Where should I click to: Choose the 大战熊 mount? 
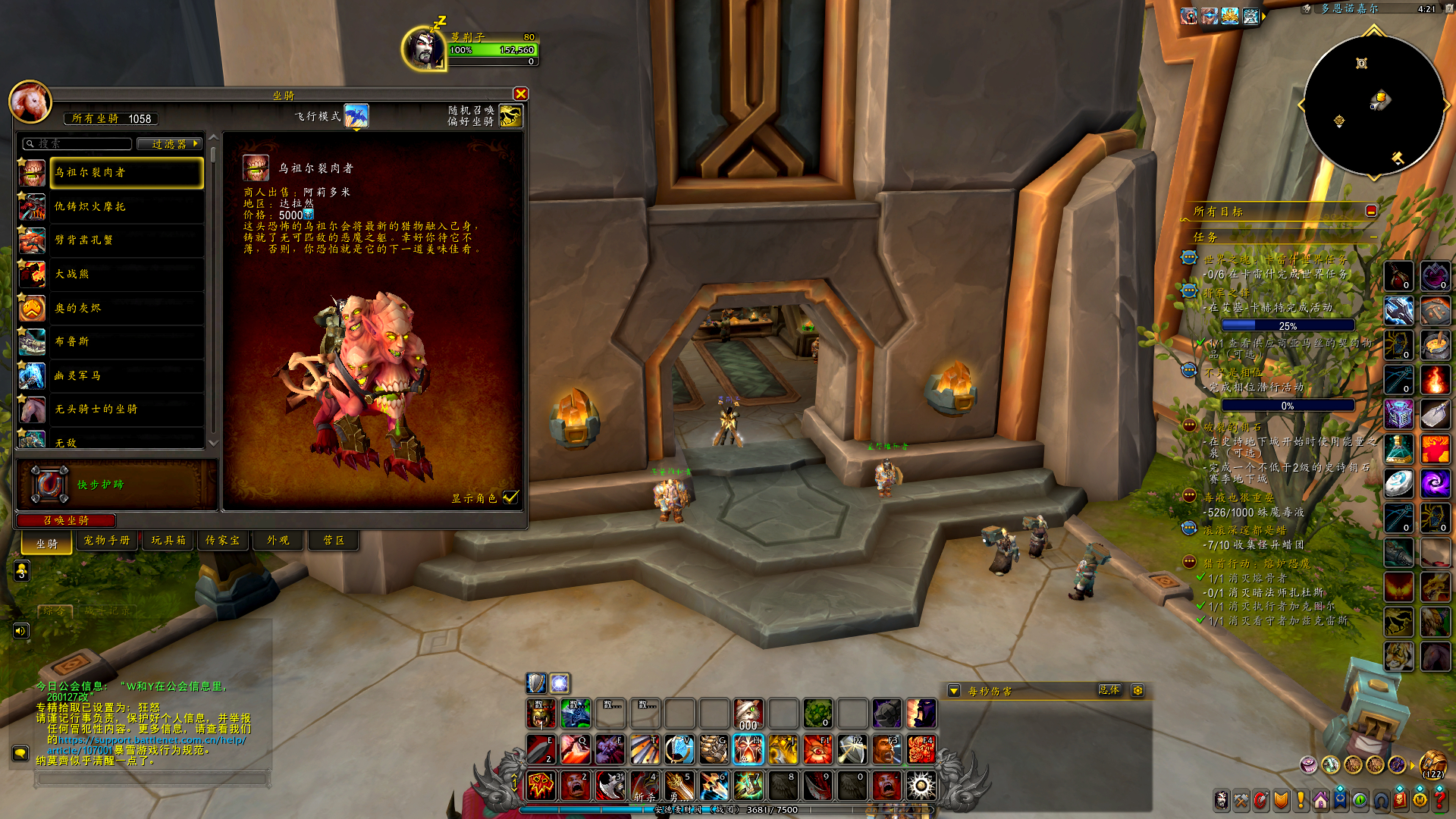pos(127,274)
